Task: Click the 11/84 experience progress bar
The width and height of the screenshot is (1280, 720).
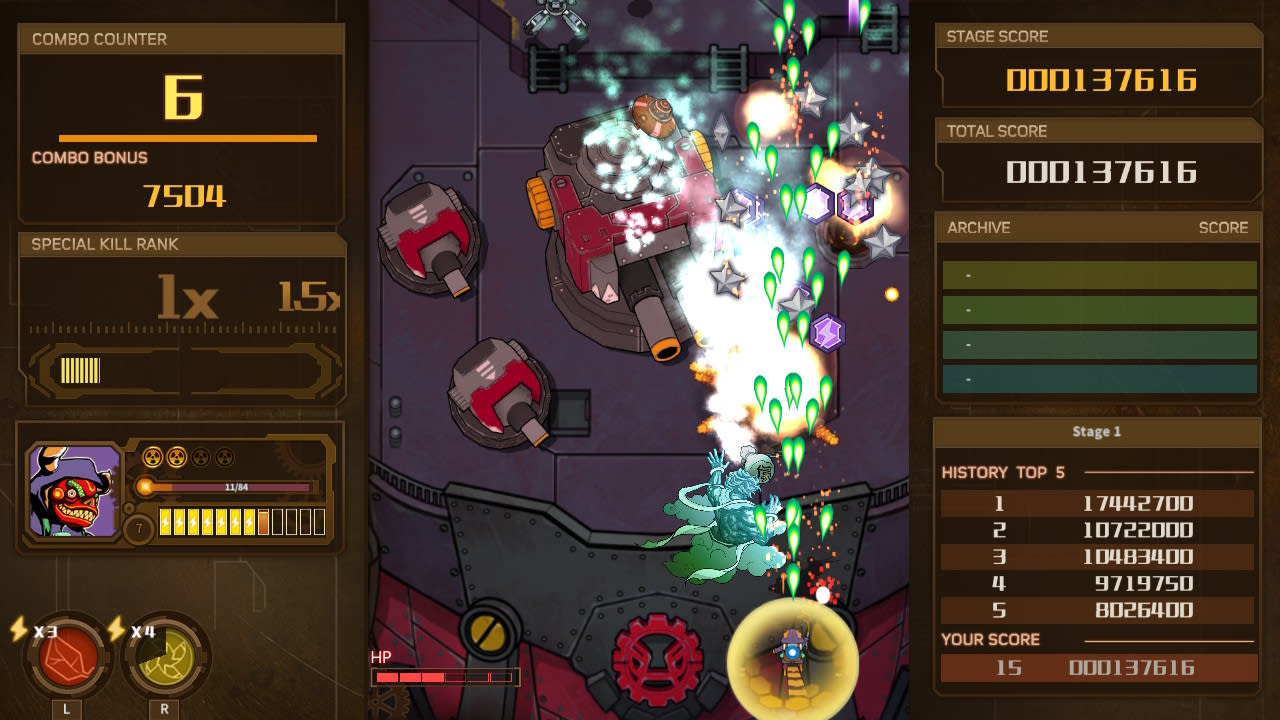Action: (x=237, y=487)
